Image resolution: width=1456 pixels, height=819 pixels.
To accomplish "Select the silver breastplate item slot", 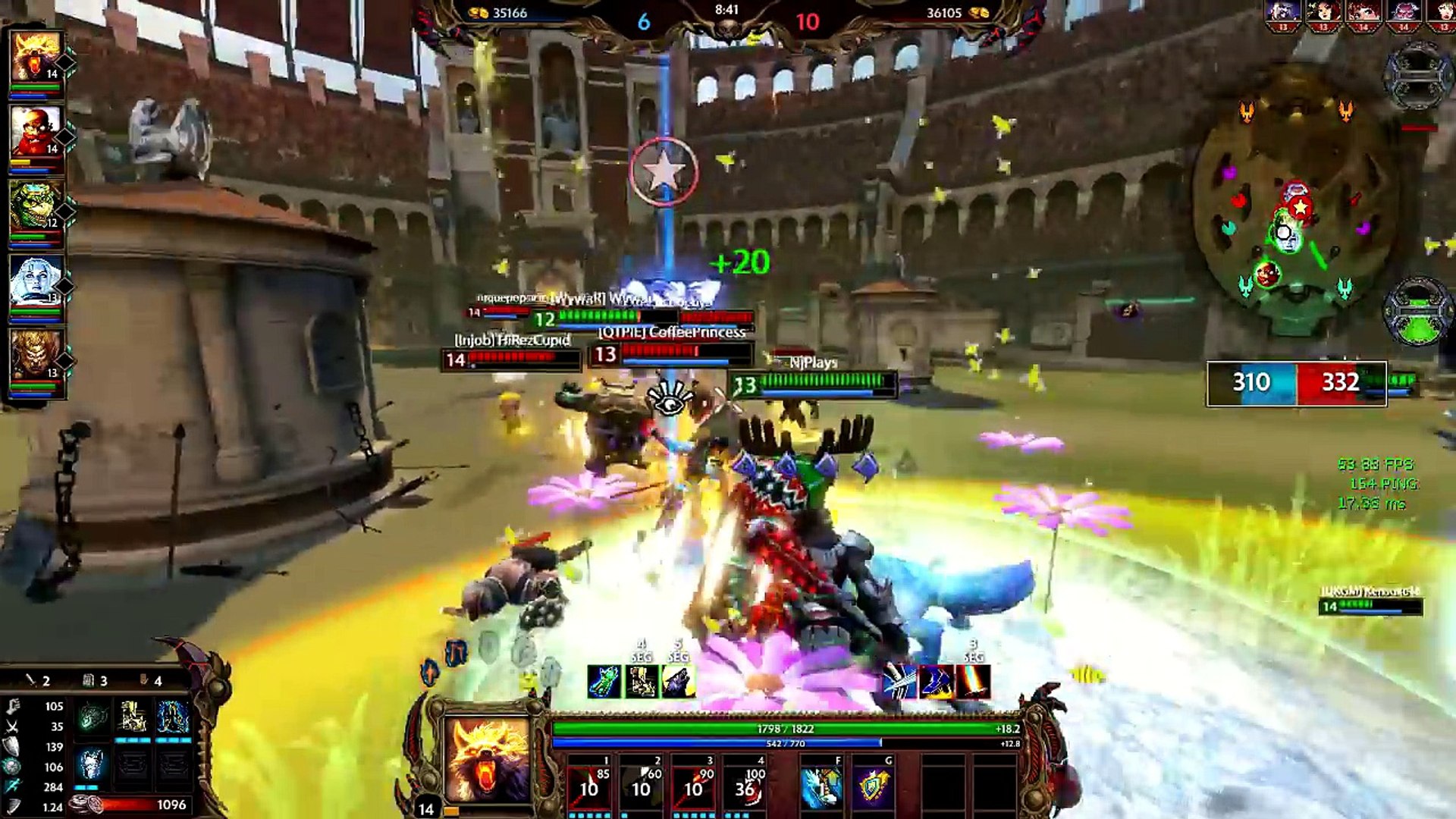I will tap(91, 763).
